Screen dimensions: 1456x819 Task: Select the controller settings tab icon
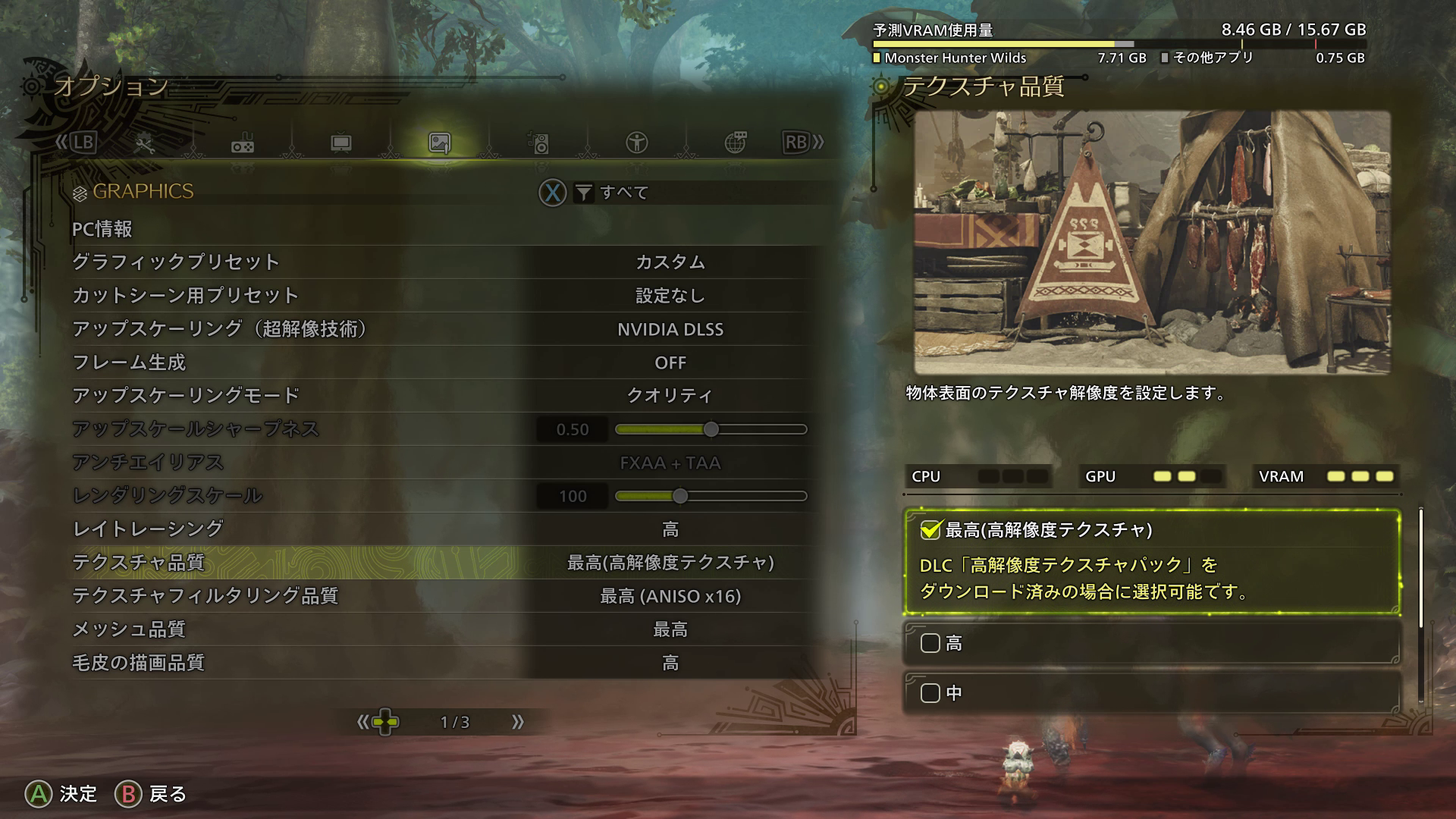click(x=241, y=142)
